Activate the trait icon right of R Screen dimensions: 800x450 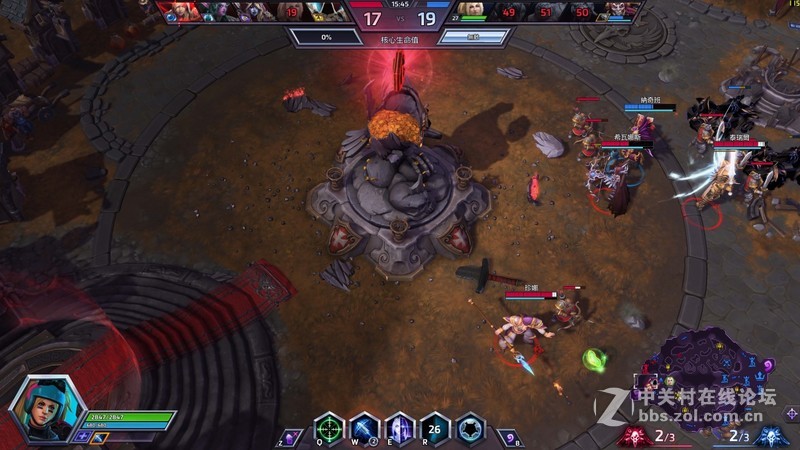point(471,428)
